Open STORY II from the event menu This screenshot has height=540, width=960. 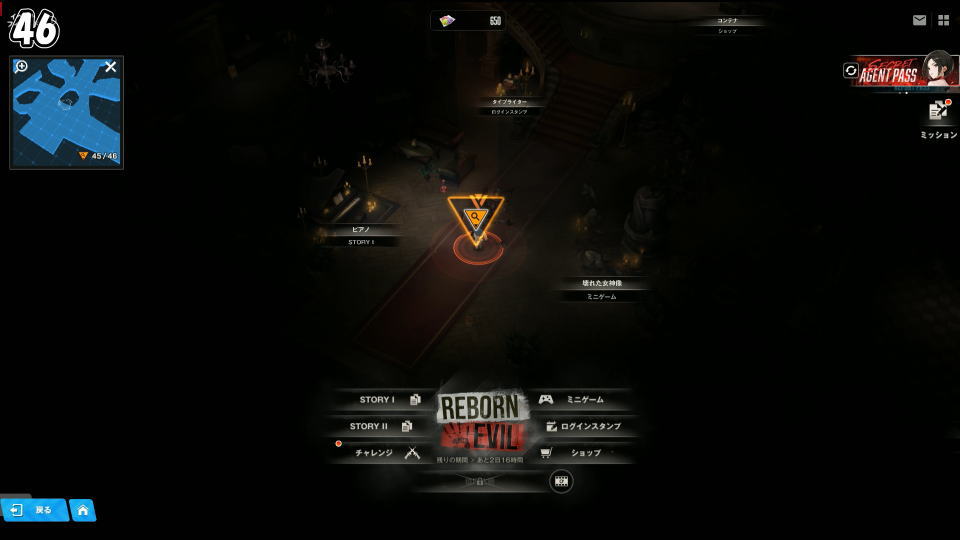coord(380,426)
